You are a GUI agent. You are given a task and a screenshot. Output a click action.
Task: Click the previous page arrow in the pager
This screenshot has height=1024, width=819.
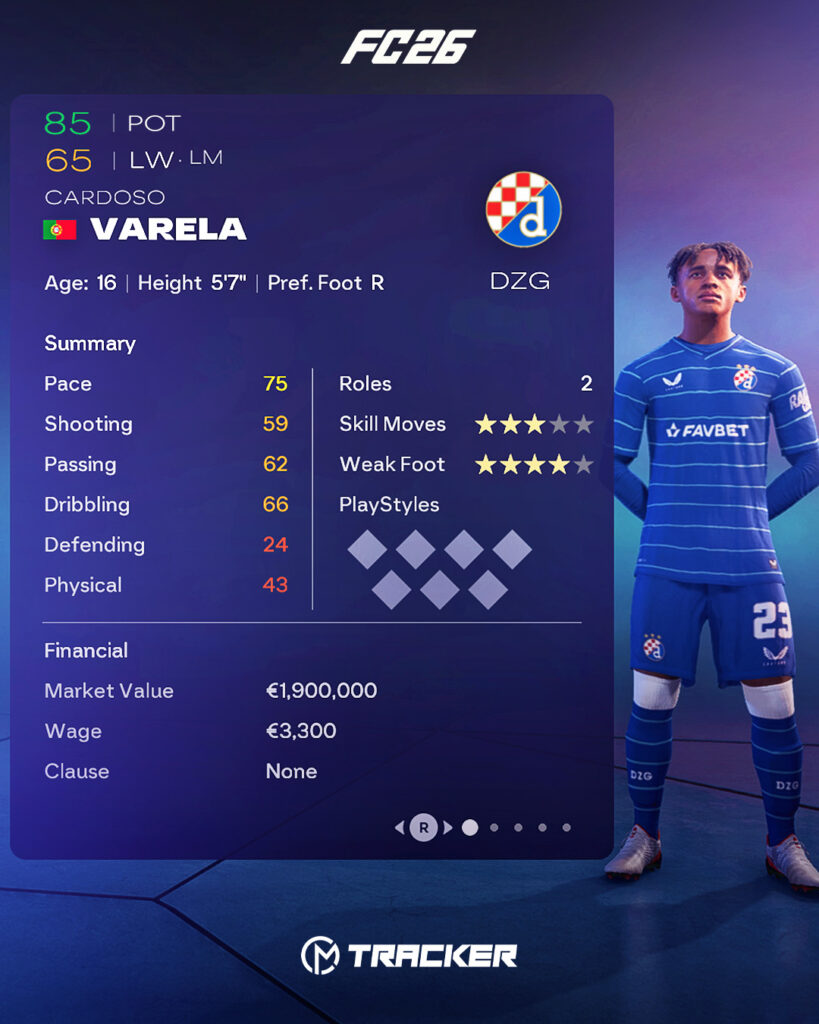(400, 828)
